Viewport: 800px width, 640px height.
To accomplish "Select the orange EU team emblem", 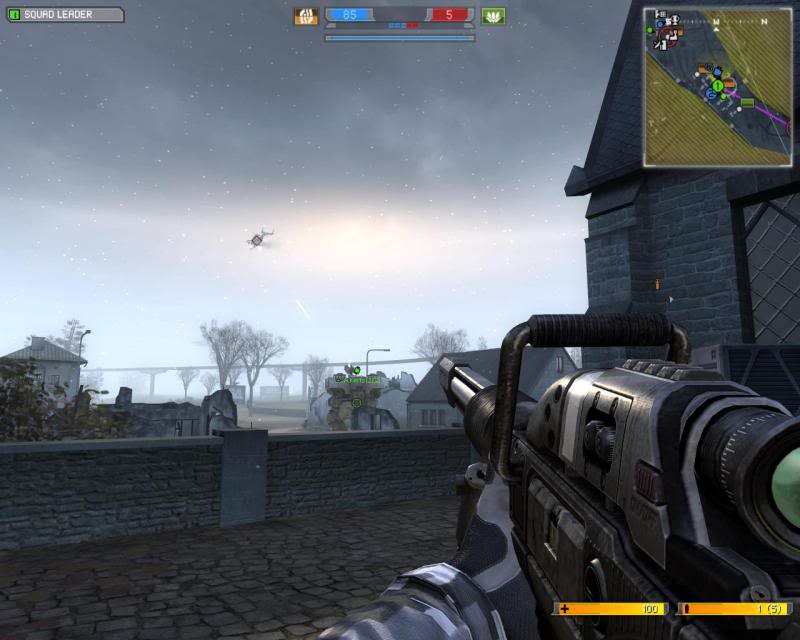I will (305, 16).
